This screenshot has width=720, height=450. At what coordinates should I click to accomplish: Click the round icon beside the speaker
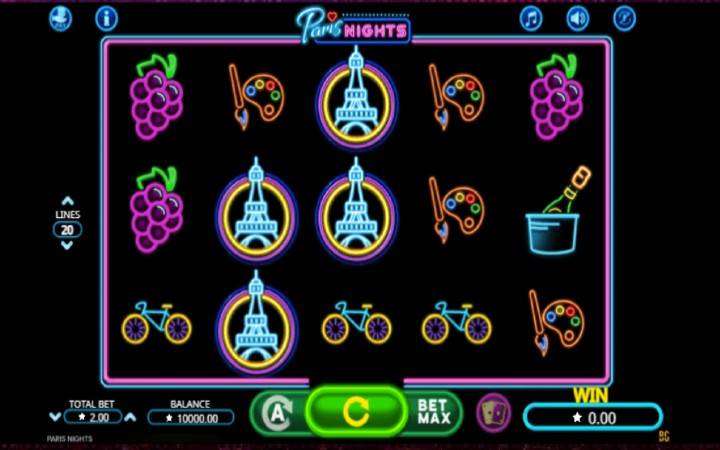[625, 18]
